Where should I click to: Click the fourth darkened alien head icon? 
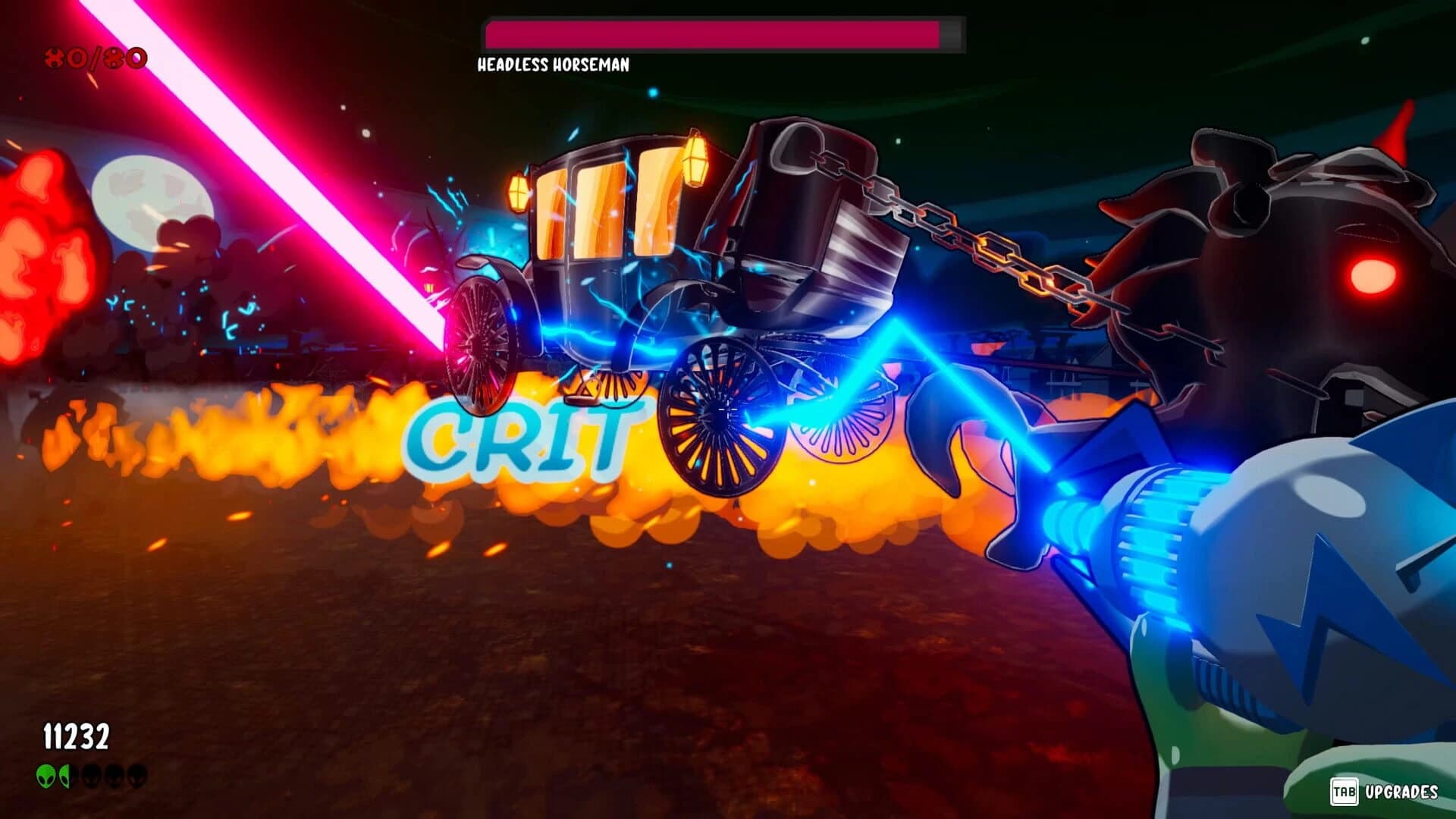115,776
